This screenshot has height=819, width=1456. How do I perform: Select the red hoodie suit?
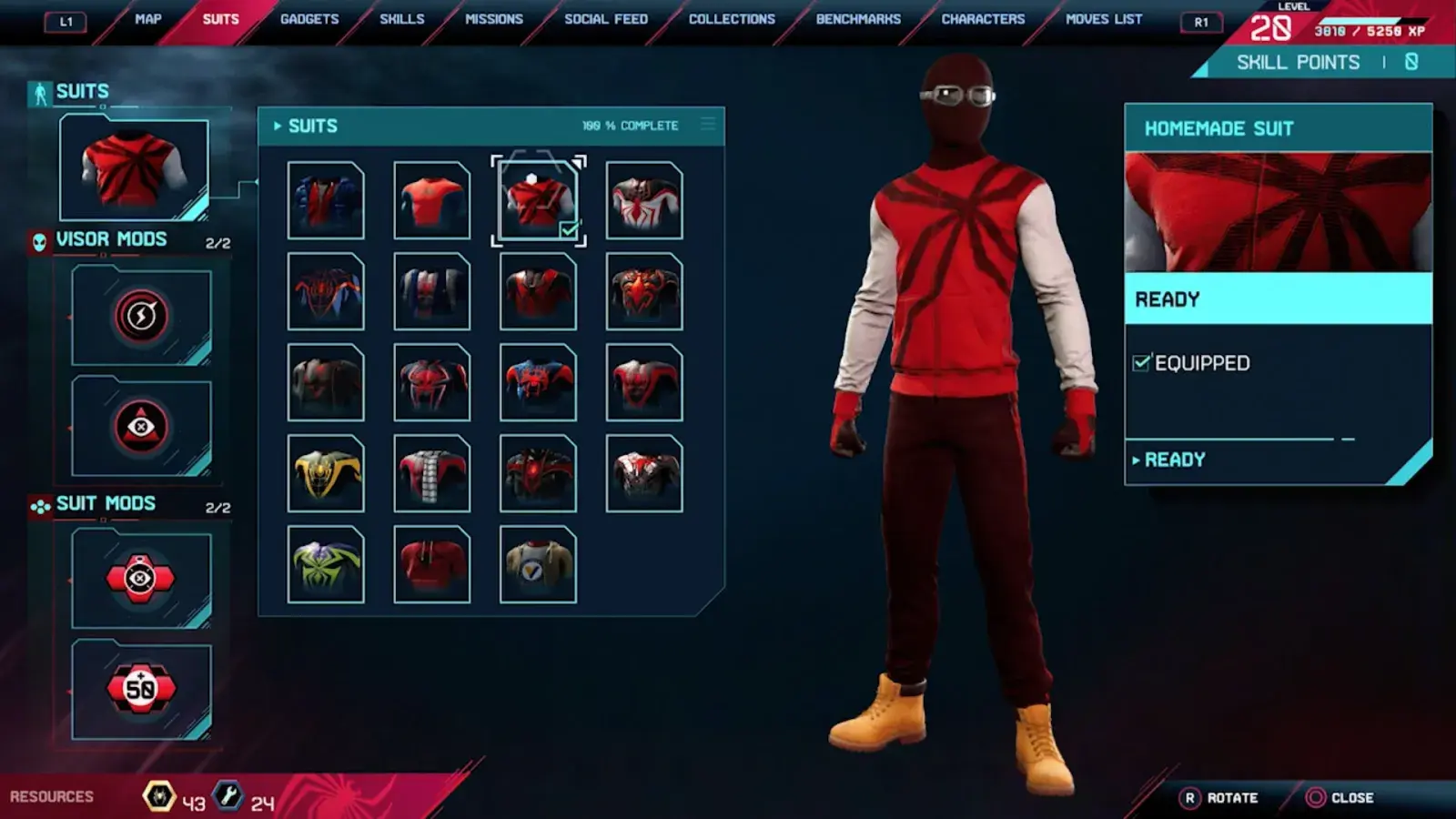coord(432,565)
